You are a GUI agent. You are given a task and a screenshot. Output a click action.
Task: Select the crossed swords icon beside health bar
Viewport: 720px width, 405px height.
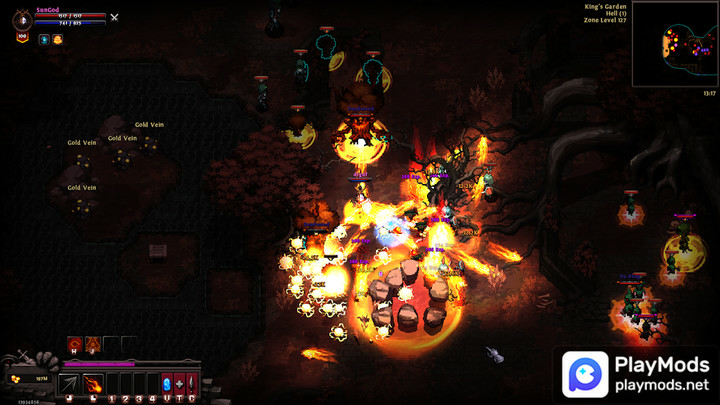(114, 17)
